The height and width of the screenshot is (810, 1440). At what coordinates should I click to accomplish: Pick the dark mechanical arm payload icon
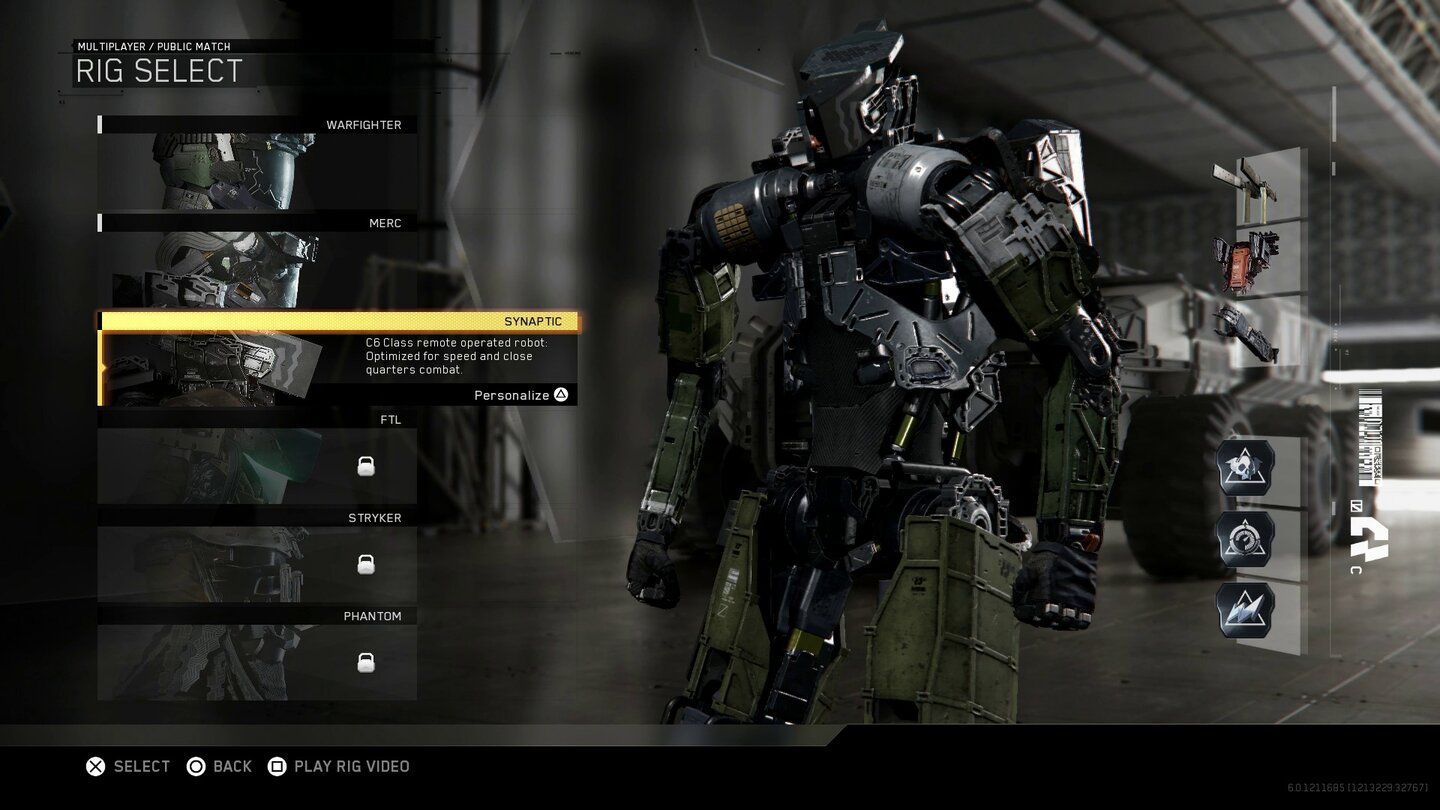click(1246, 332)
